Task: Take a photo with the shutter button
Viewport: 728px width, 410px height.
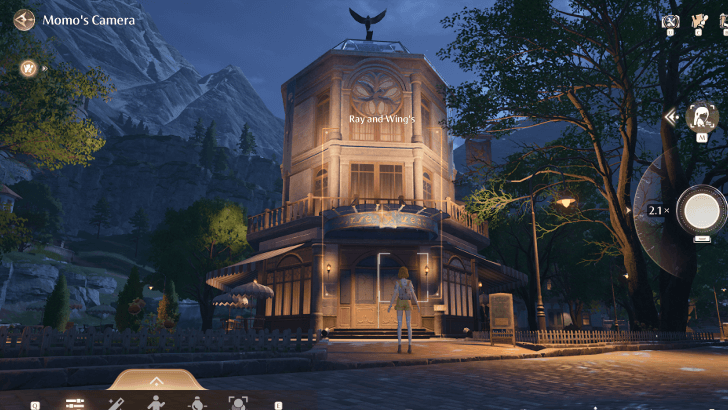Action: click(699, 209)
